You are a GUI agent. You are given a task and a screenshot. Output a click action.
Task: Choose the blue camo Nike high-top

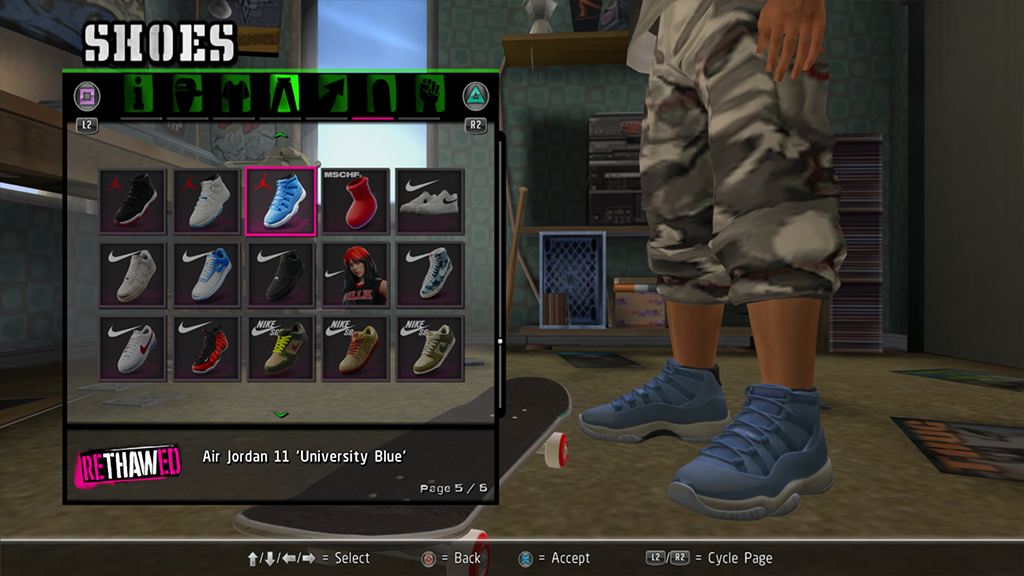(429, 275)
